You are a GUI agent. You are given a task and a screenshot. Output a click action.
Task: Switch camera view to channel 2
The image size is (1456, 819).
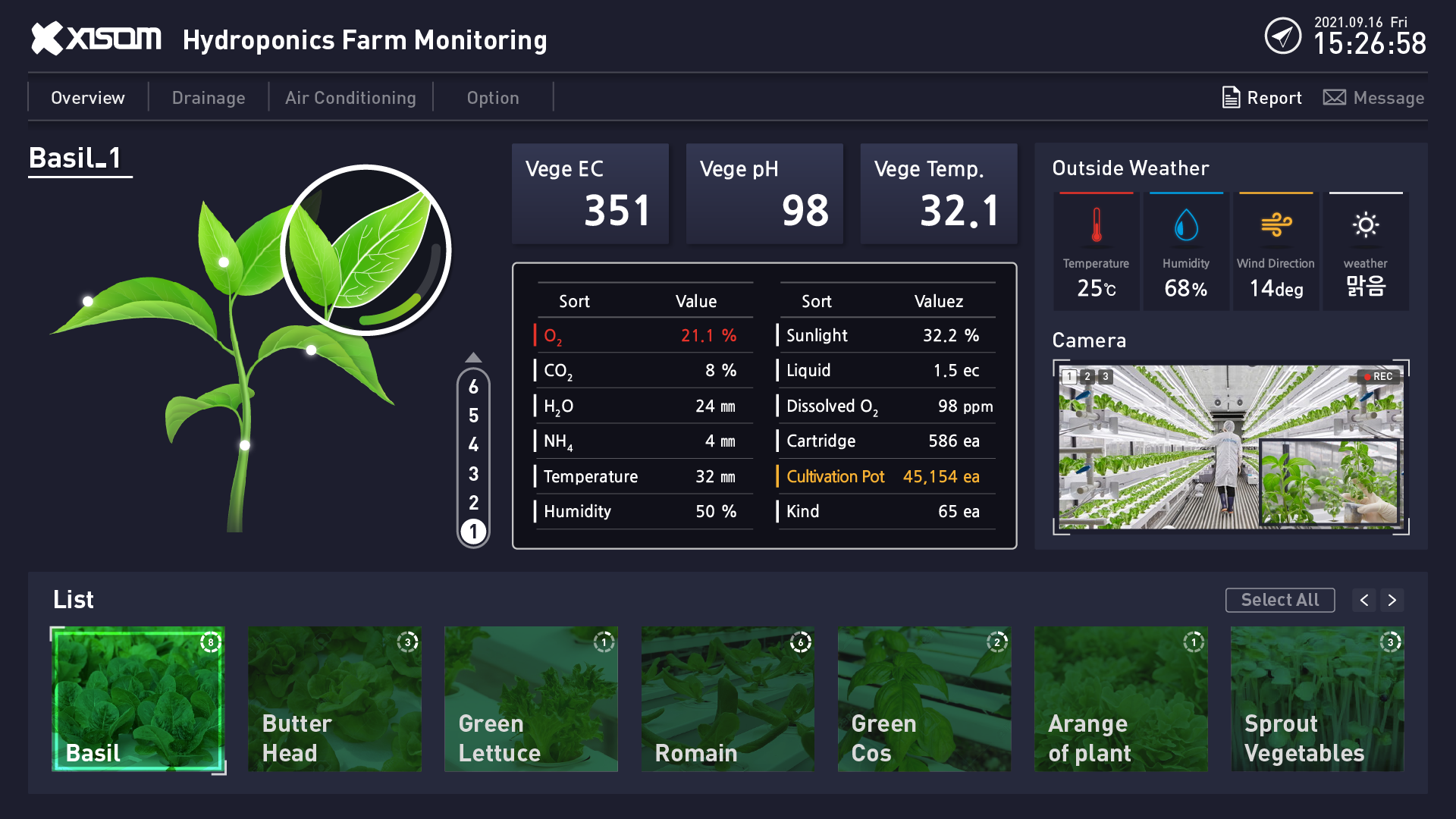(x=1088, y=375)
